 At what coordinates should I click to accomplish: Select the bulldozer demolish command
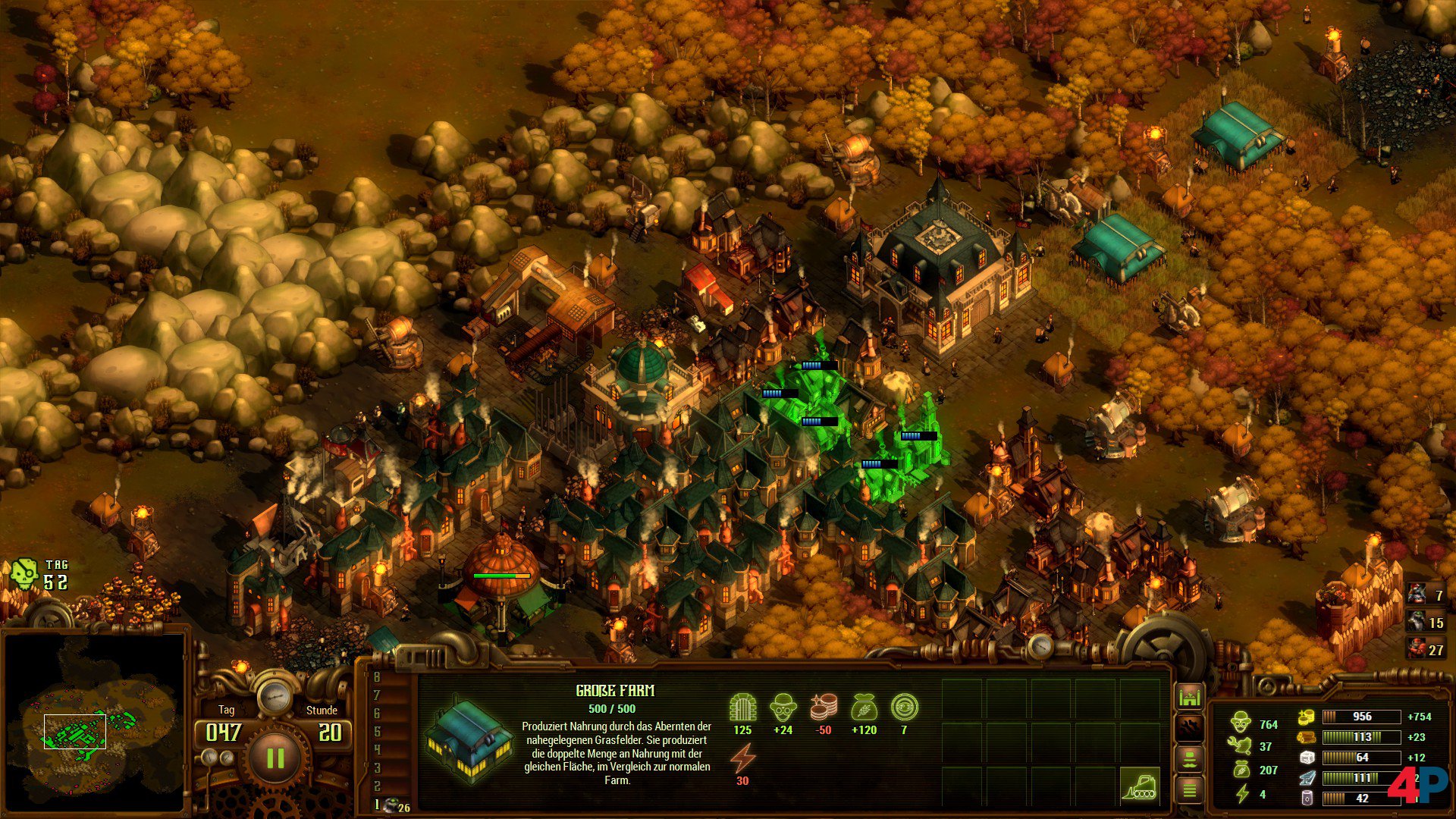1140,786
